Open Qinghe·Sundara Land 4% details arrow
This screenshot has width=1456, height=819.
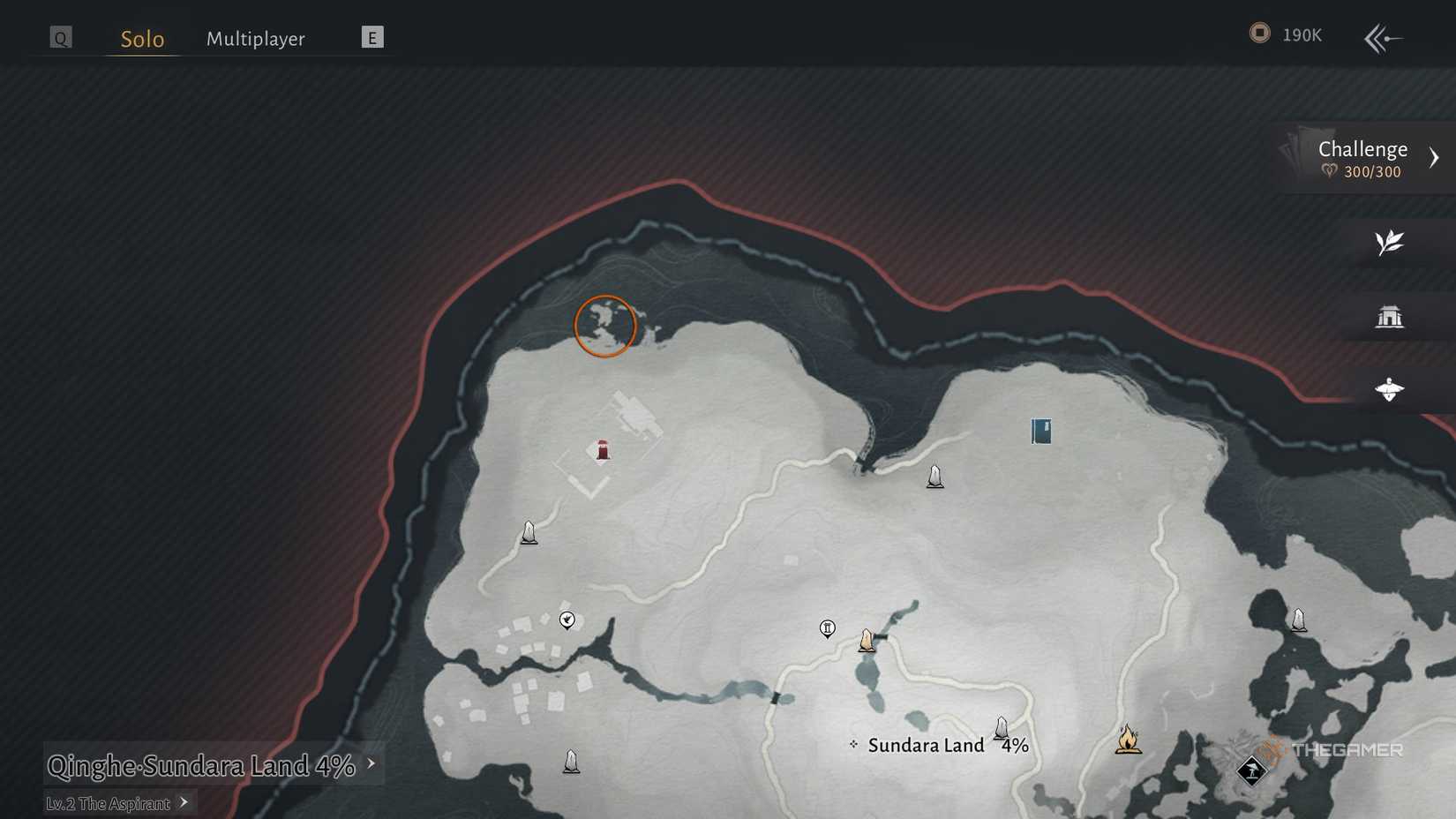(372, 766)
